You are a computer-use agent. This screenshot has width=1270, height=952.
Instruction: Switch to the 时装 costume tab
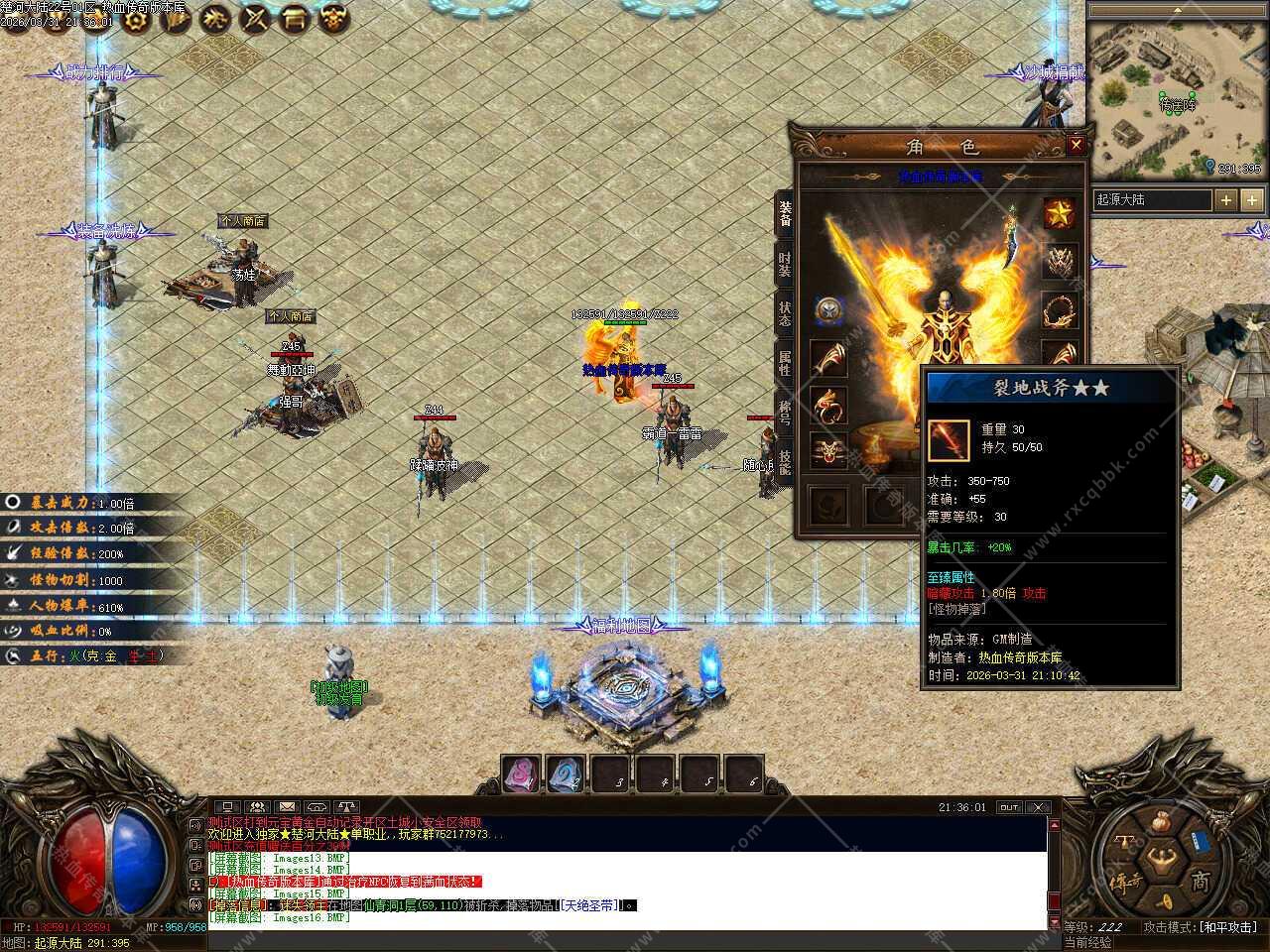(x=785, y=265)
